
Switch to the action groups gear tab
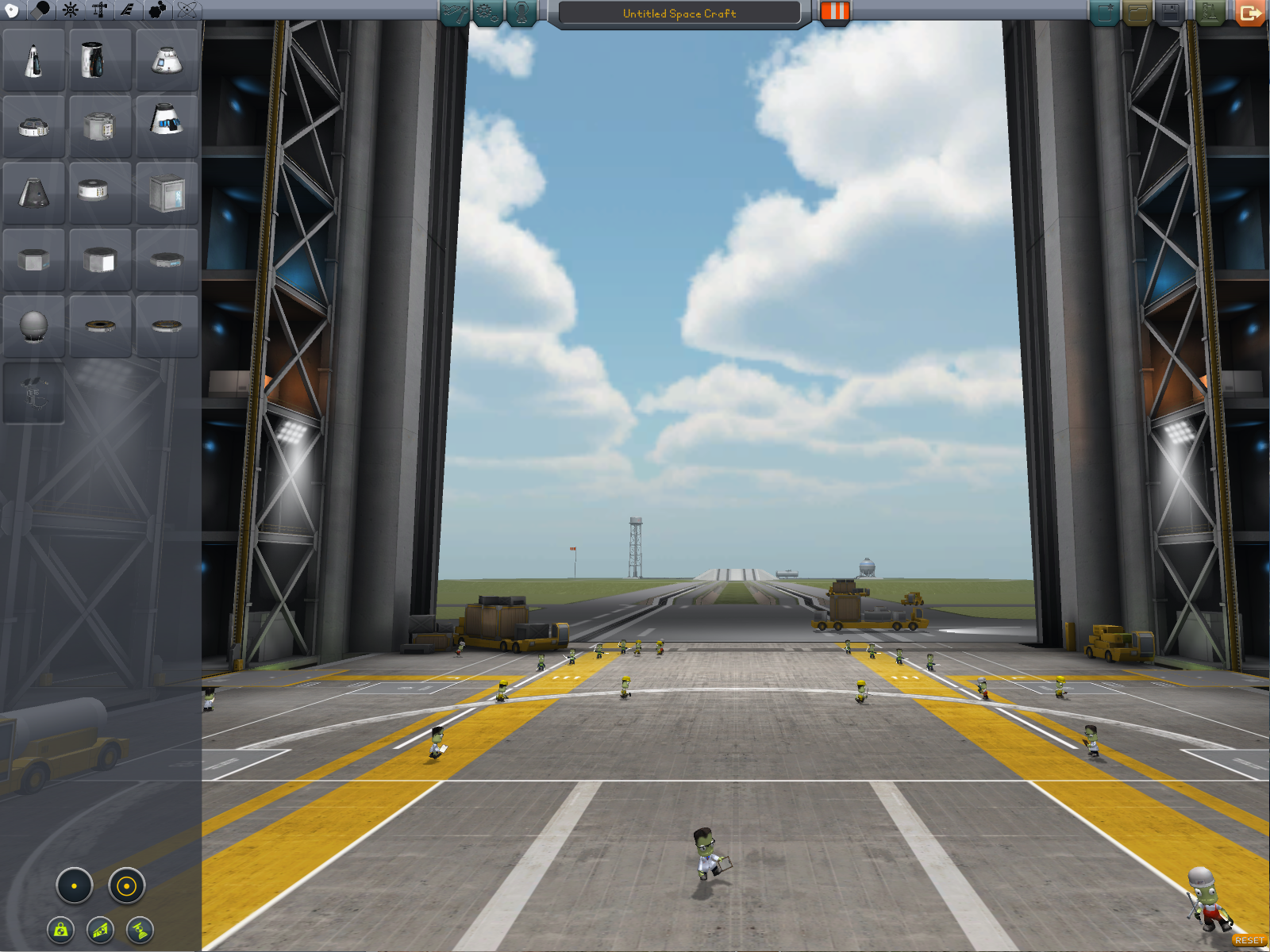click(487, 12)
